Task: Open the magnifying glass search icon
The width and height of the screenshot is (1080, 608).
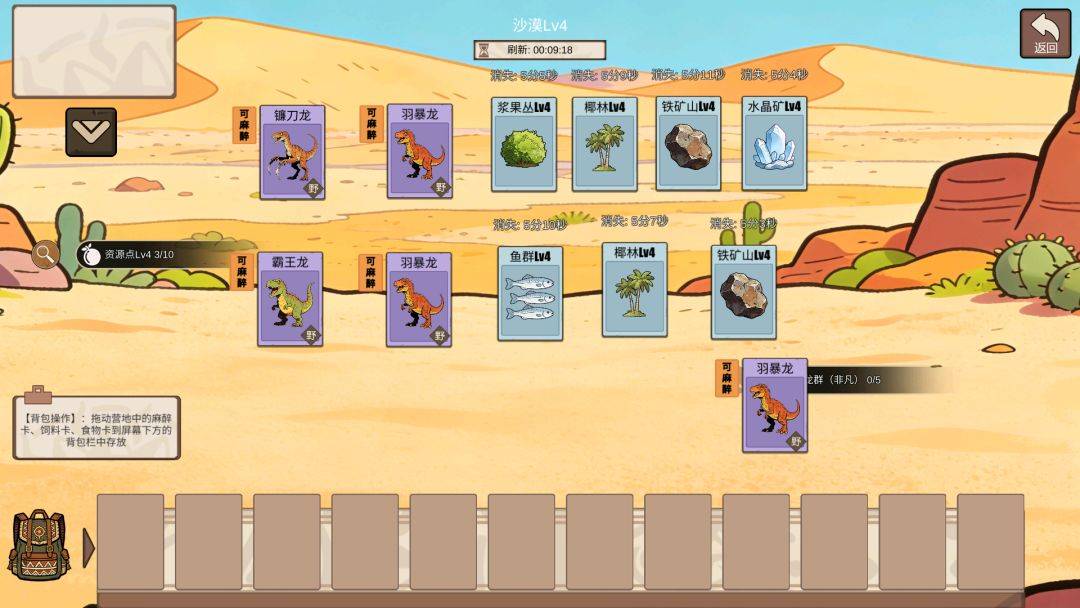Action: coord(45,255)
